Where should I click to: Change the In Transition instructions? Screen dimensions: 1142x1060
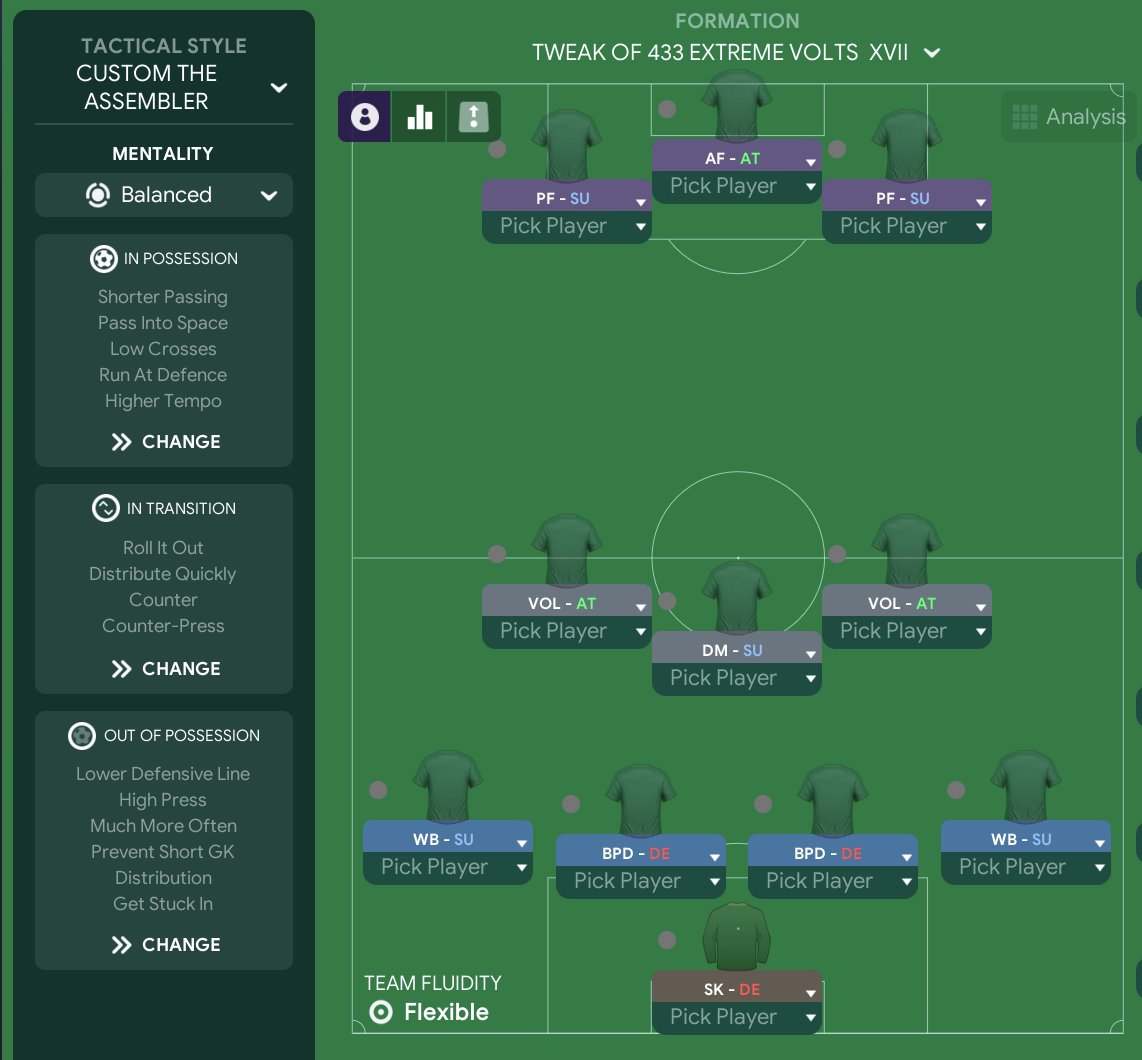[166, 669]
